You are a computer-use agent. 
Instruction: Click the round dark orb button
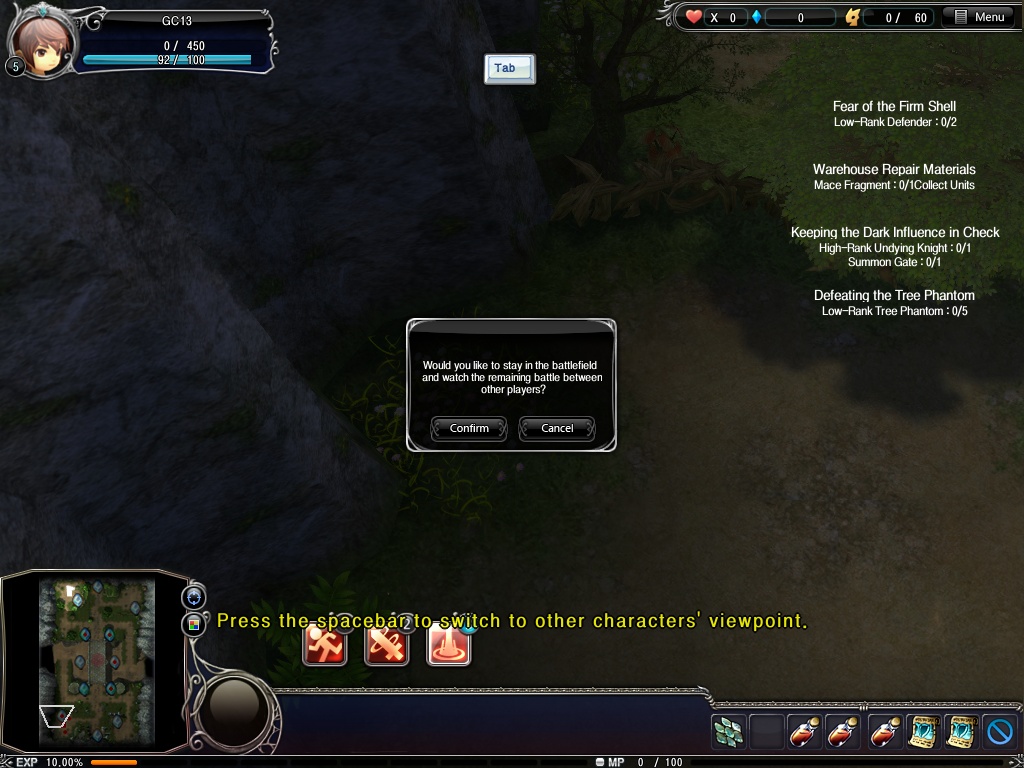click(x=235, y=708)
